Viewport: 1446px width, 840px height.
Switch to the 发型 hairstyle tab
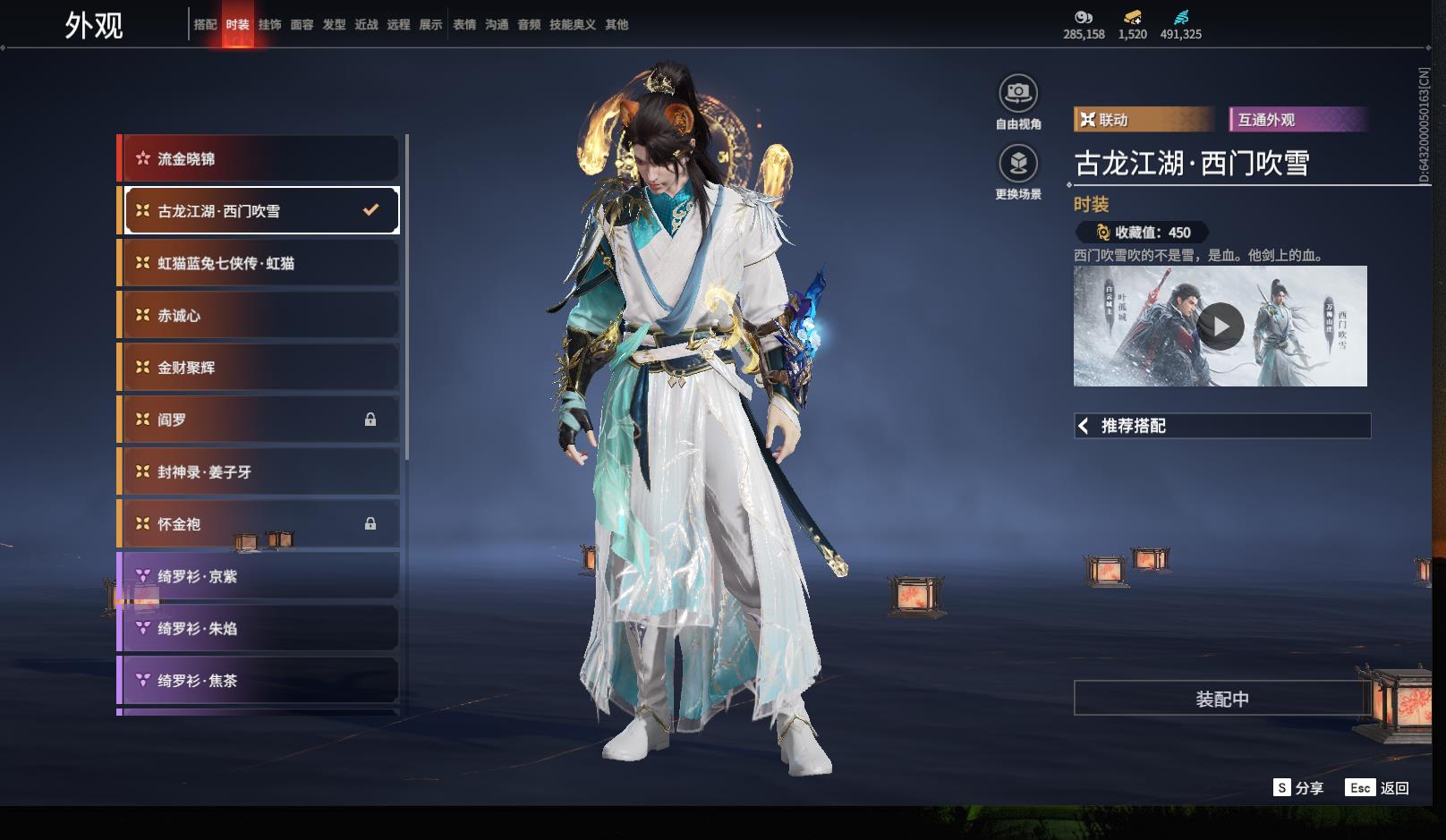tap(334, 25)
